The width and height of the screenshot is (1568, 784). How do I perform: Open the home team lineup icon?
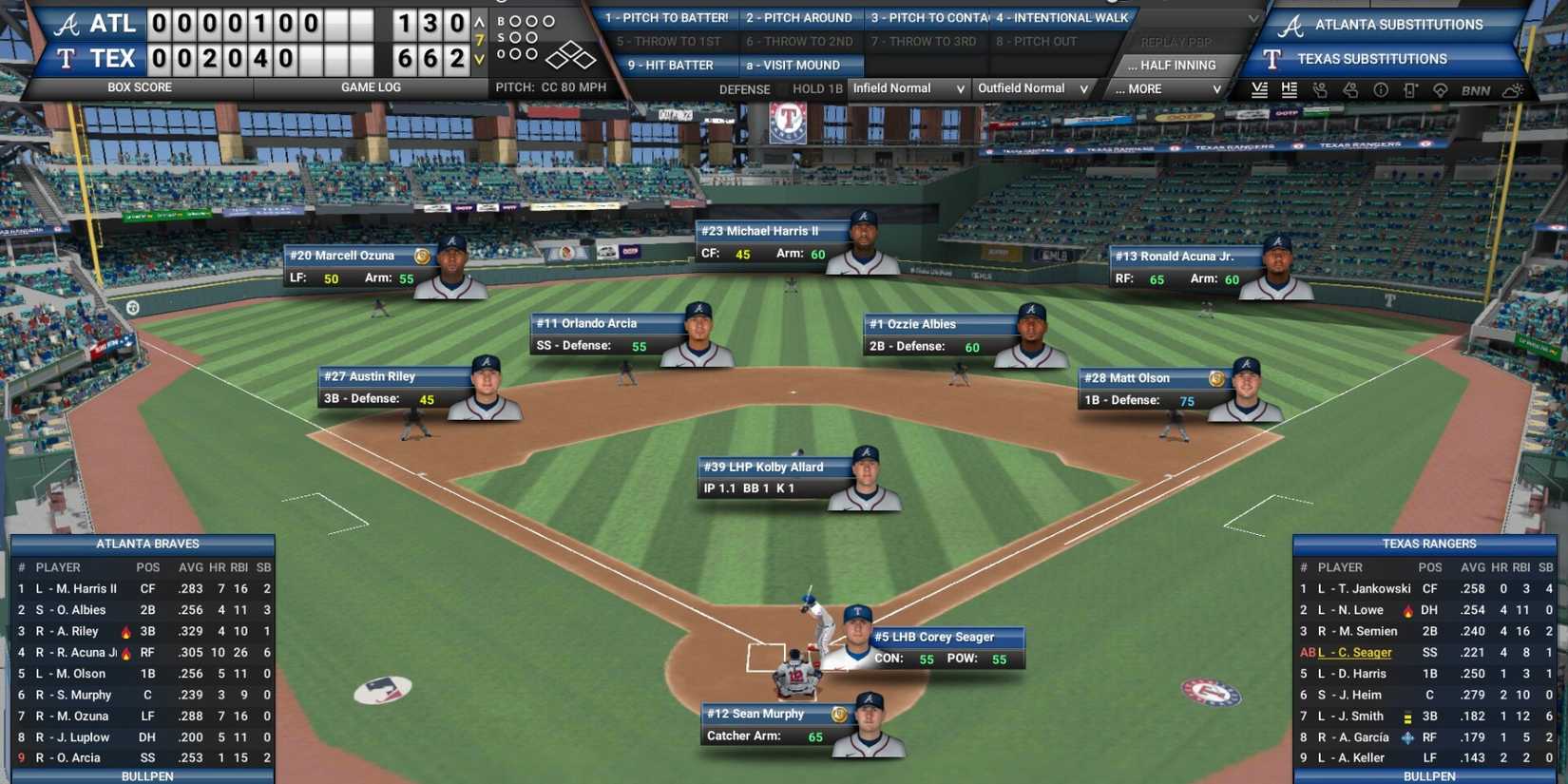[x=1290, y=90]
